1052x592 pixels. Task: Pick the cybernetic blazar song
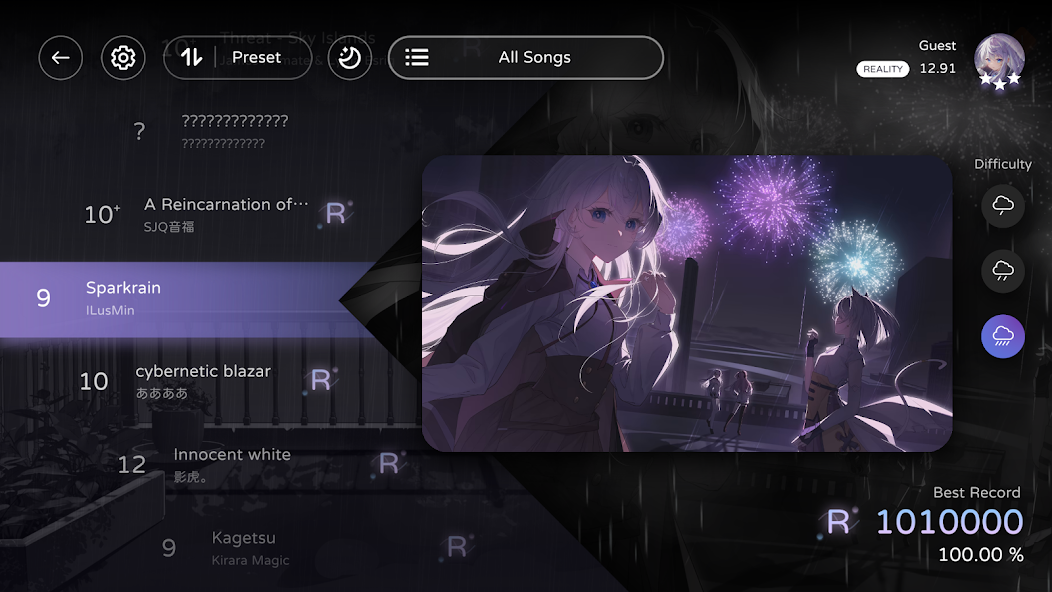coord(205,380)
